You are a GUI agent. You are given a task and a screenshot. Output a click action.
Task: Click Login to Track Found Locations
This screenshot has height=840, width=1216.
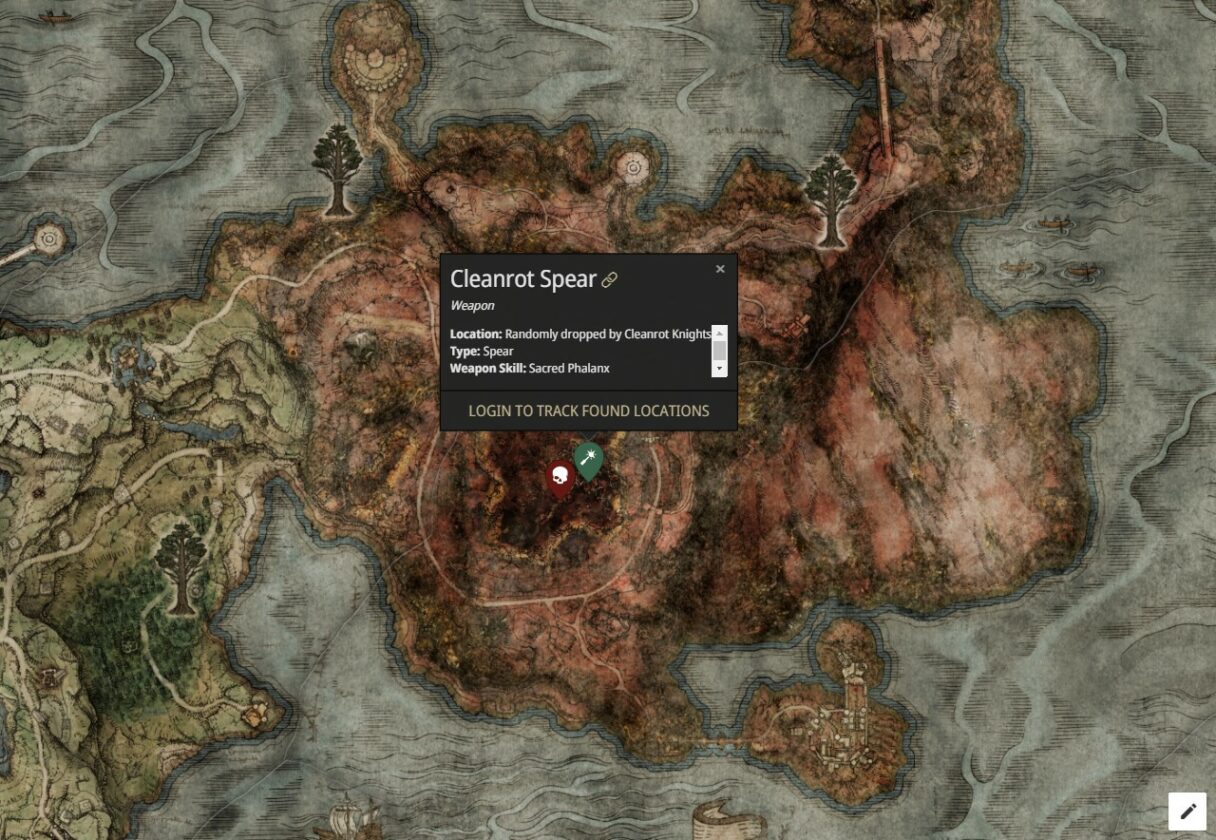click(x=588, y=411)
